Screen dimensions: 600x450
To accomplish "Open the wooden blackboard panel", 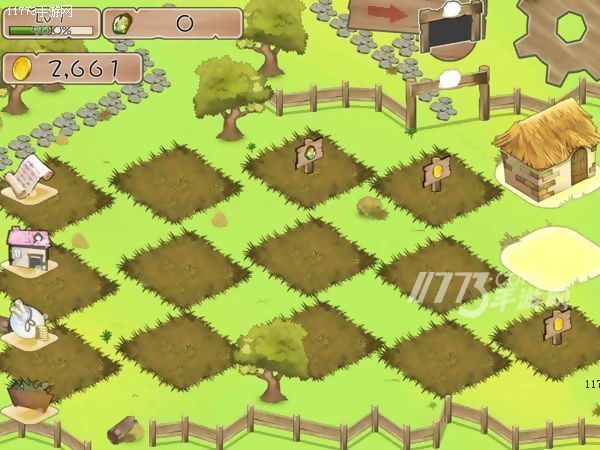I will (x=449, y=31).
